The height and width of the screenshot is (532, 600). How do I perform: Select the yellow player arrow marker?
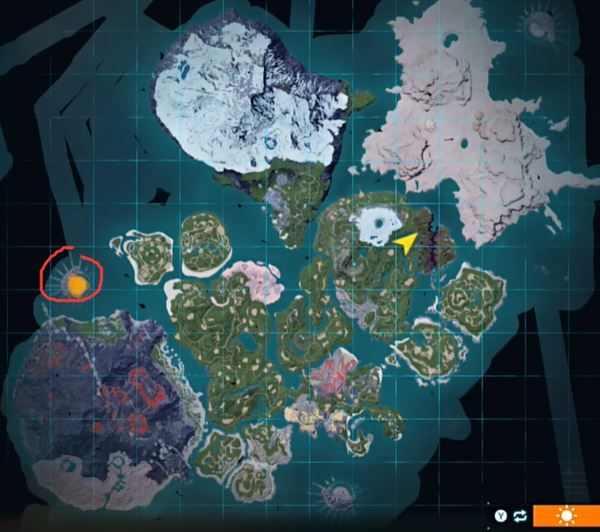(406, 242)
